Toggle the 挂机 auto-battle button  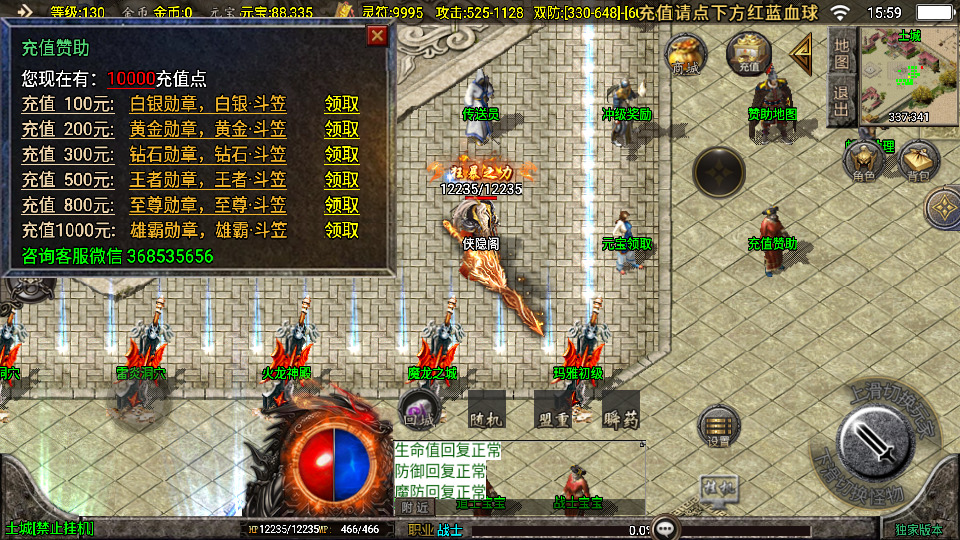point(719,487)
